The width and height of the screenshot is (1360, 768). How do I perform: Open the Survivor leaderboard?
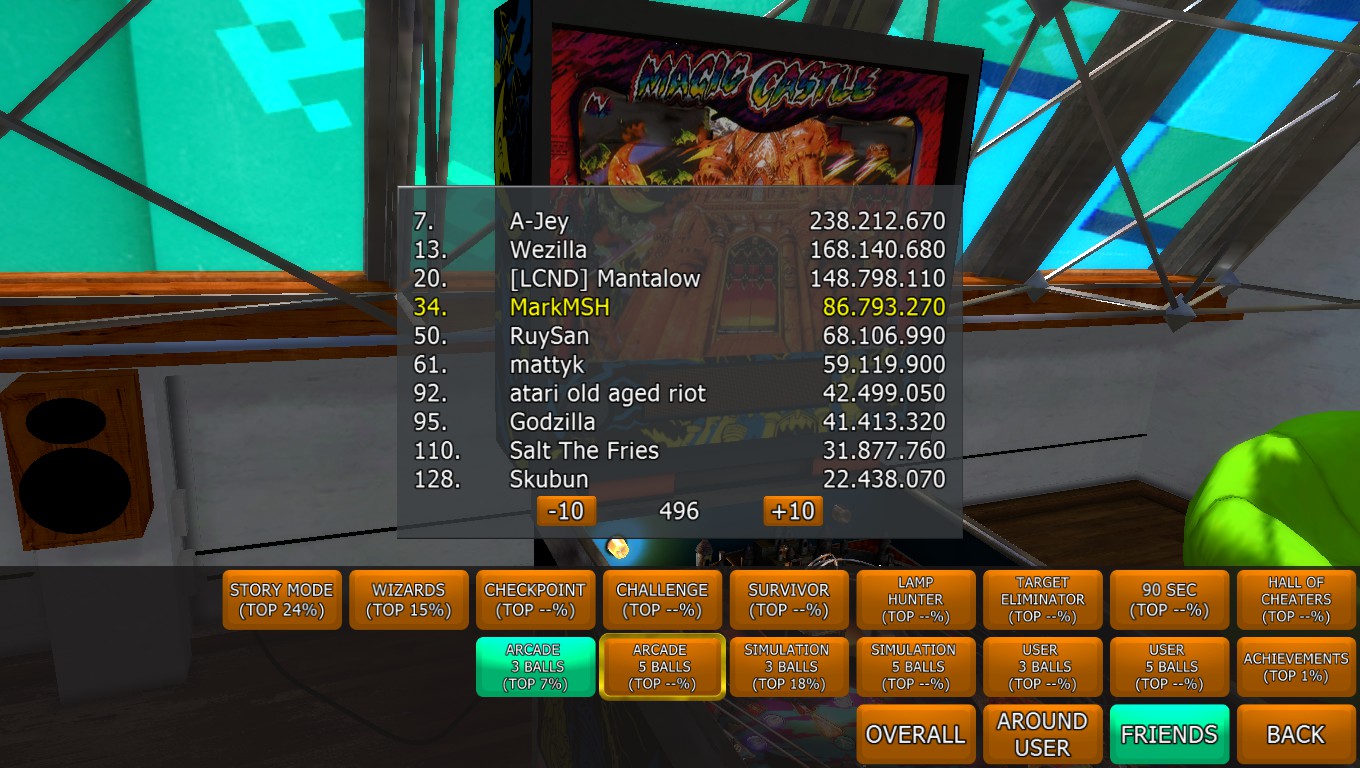(789, 600)
